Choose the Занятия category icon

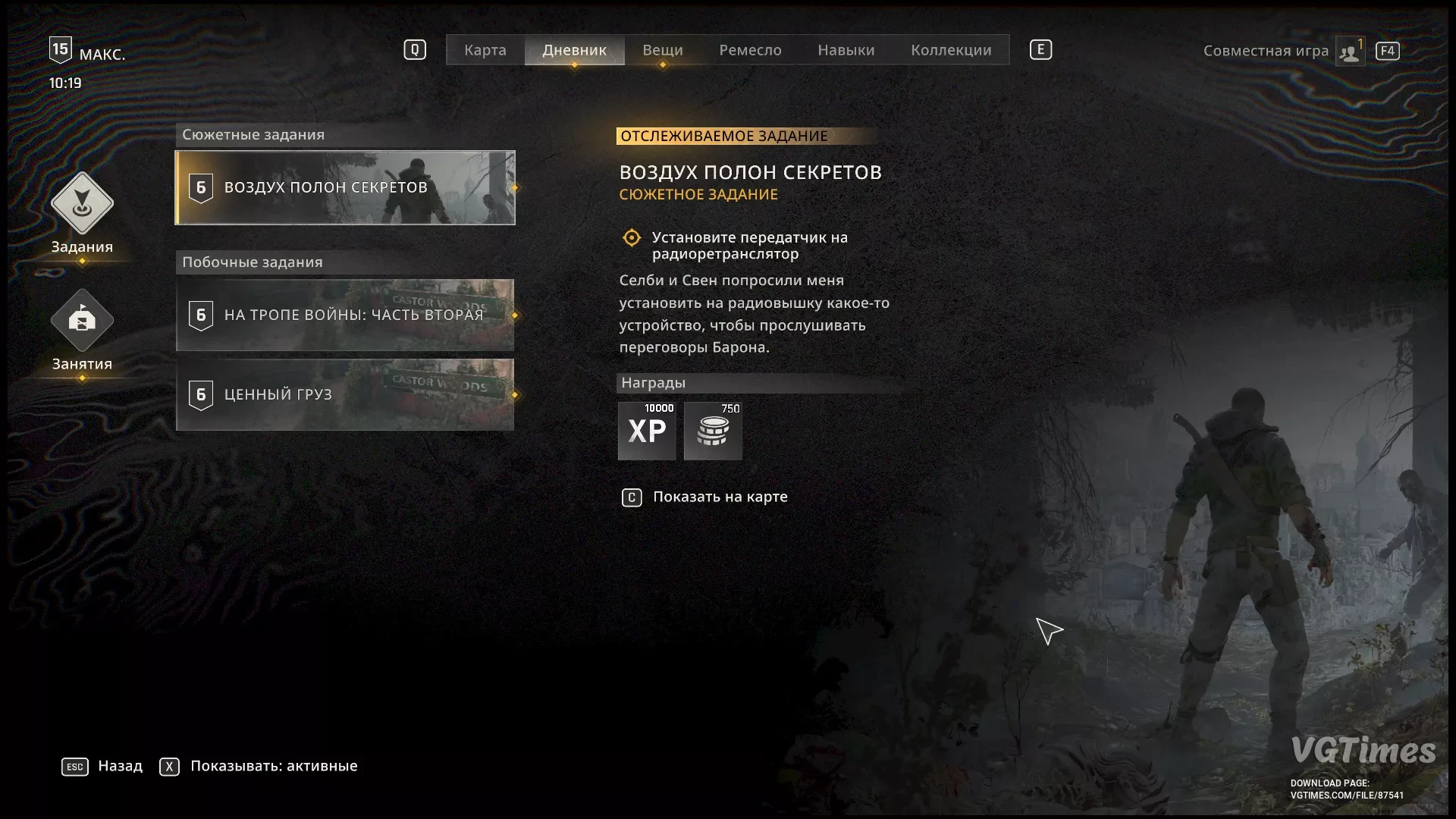tap(82, 321)
